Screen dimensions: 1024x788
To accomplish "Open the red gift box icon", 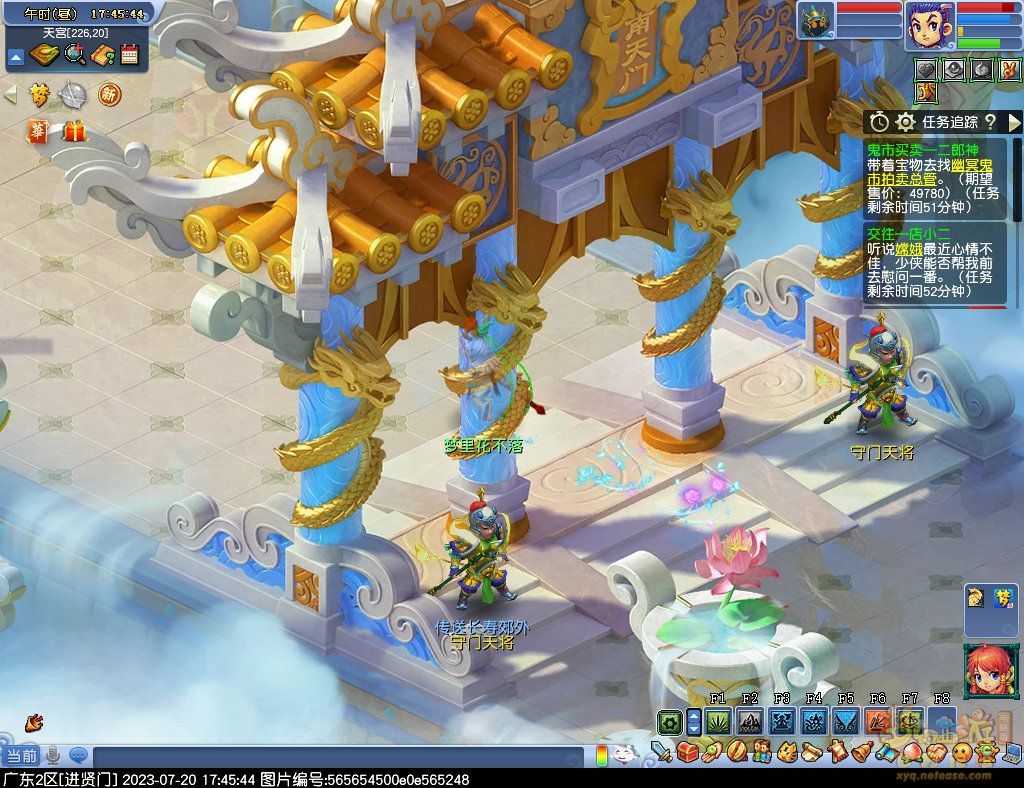I will point(74,131).
